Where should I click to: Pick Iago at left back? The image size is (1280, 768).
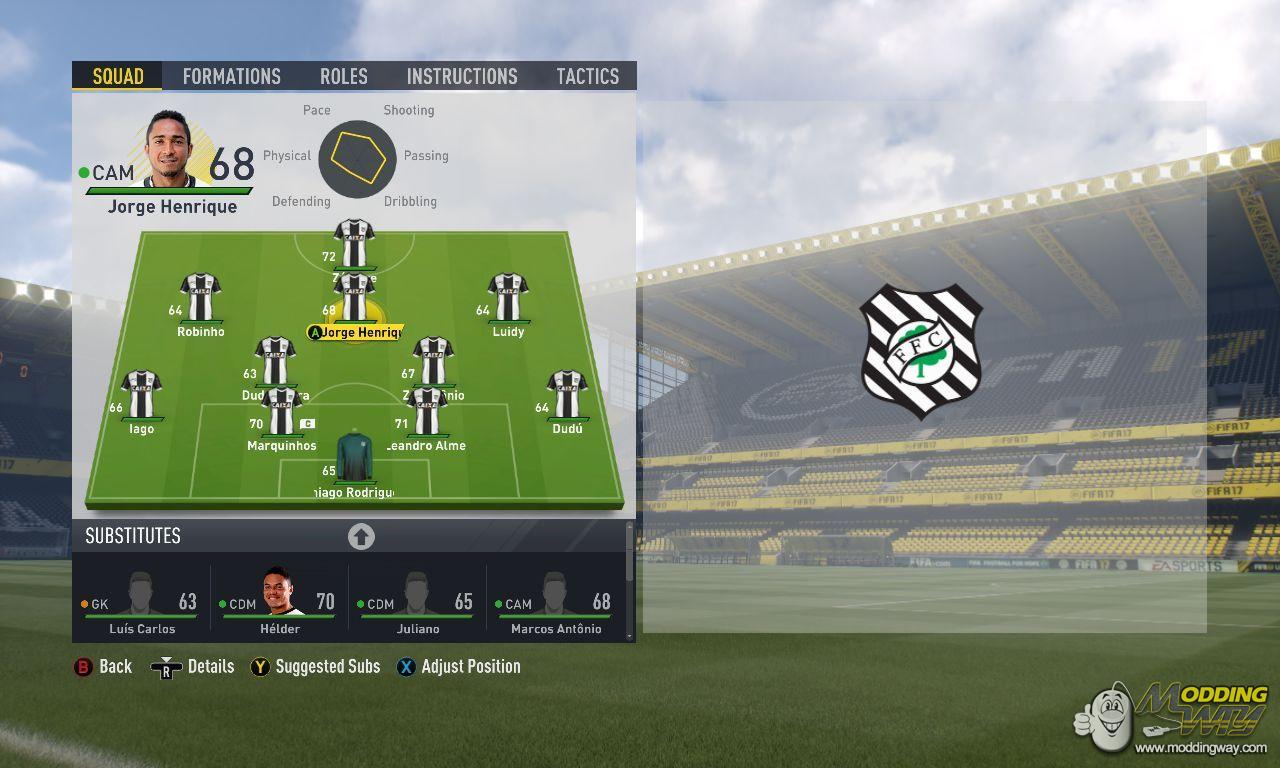coord(141,397)
